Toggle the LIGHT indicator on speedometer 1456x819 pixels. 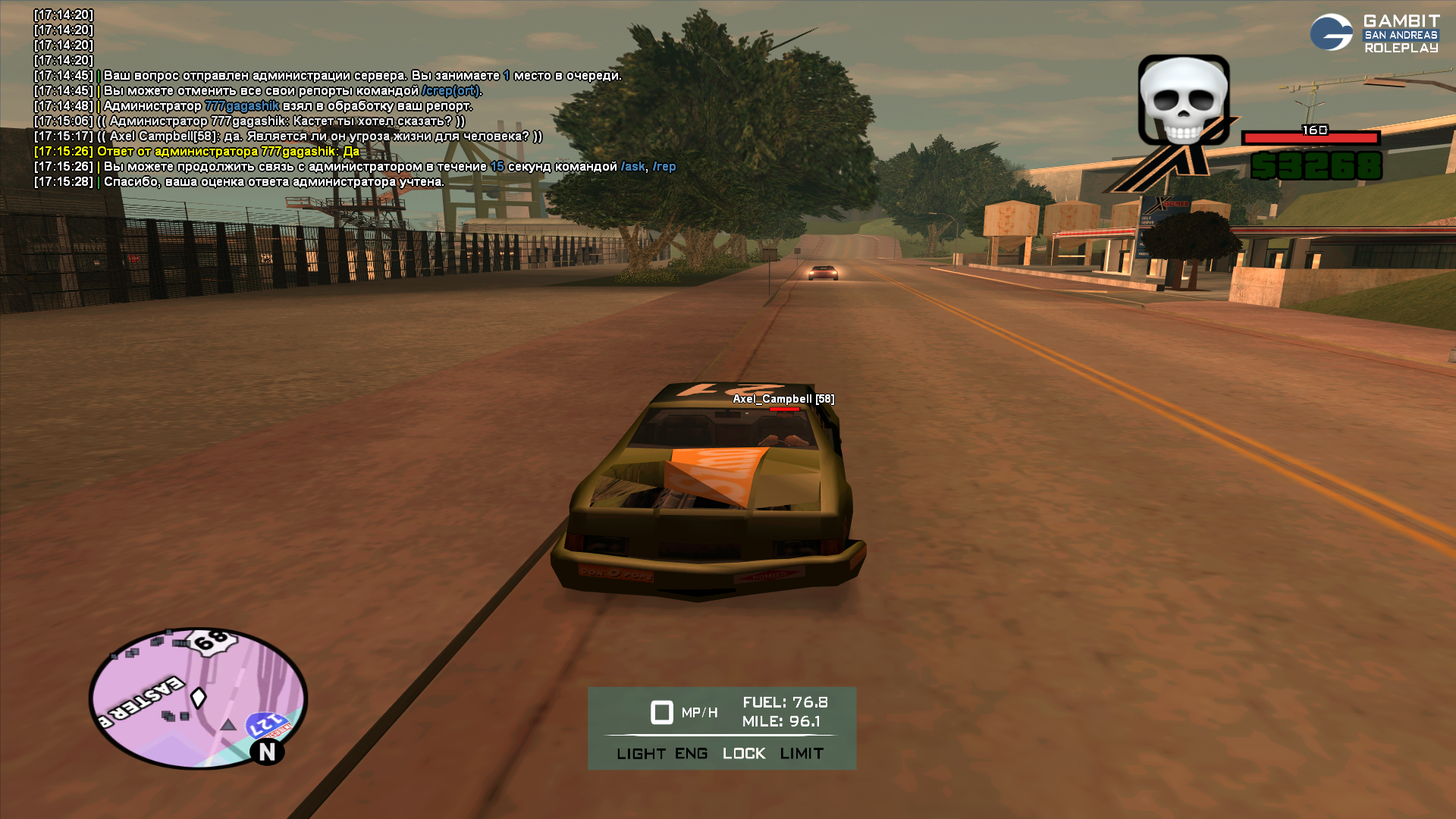(x=641, y=754)
